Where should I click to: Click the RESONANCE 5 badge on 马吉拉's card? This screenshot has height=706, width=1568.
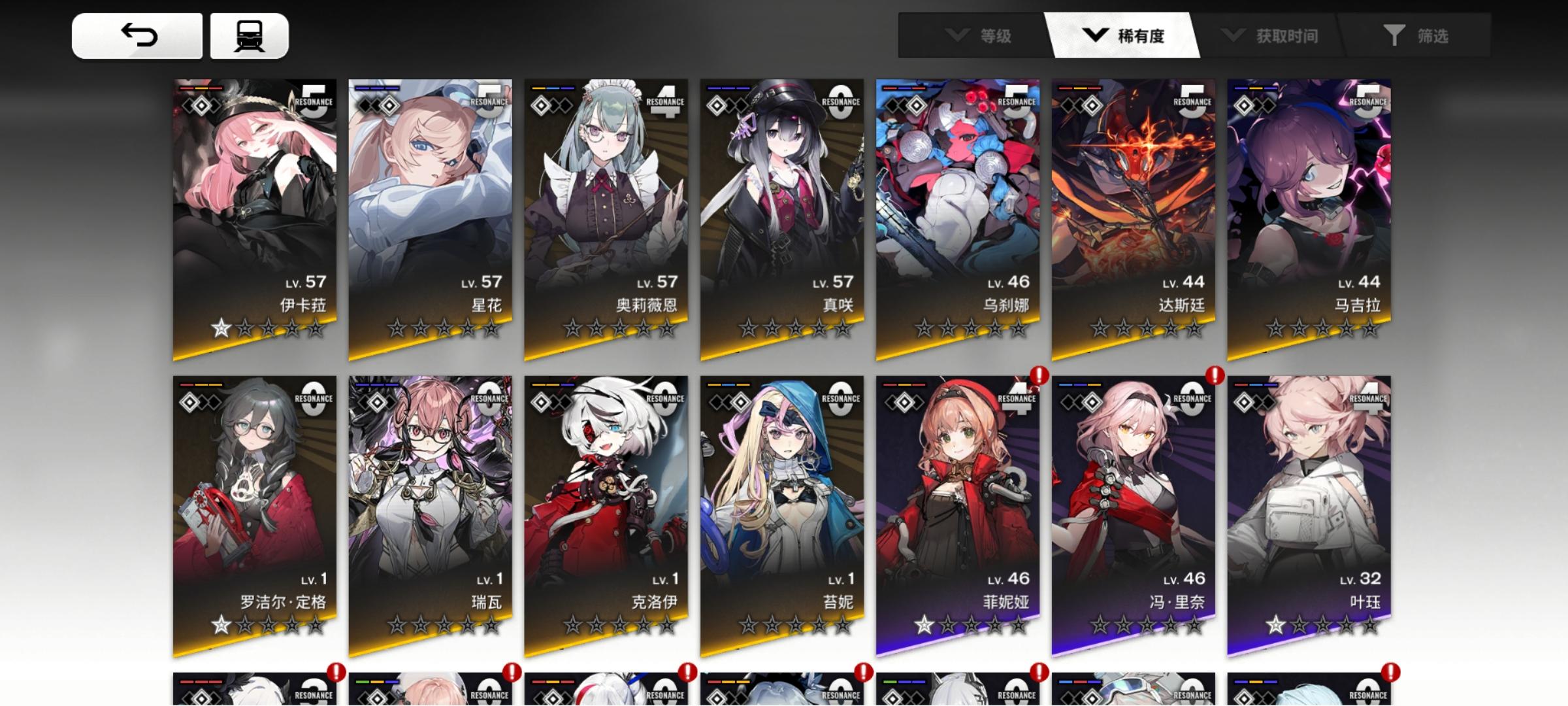pyautogui.click(x=1369, y=100)
